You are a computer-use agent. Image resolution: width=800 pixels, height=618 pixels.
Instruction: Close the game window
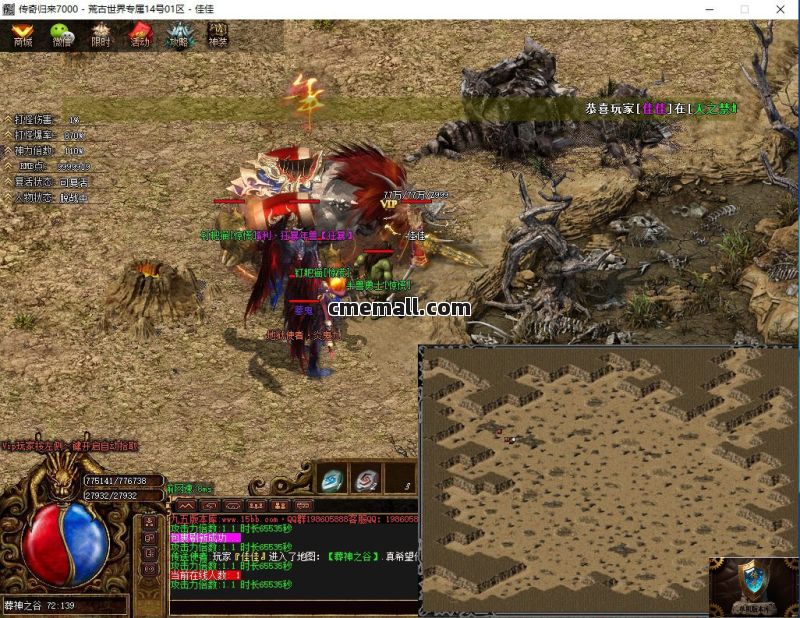pyautogui.click(x=777, y=9)
